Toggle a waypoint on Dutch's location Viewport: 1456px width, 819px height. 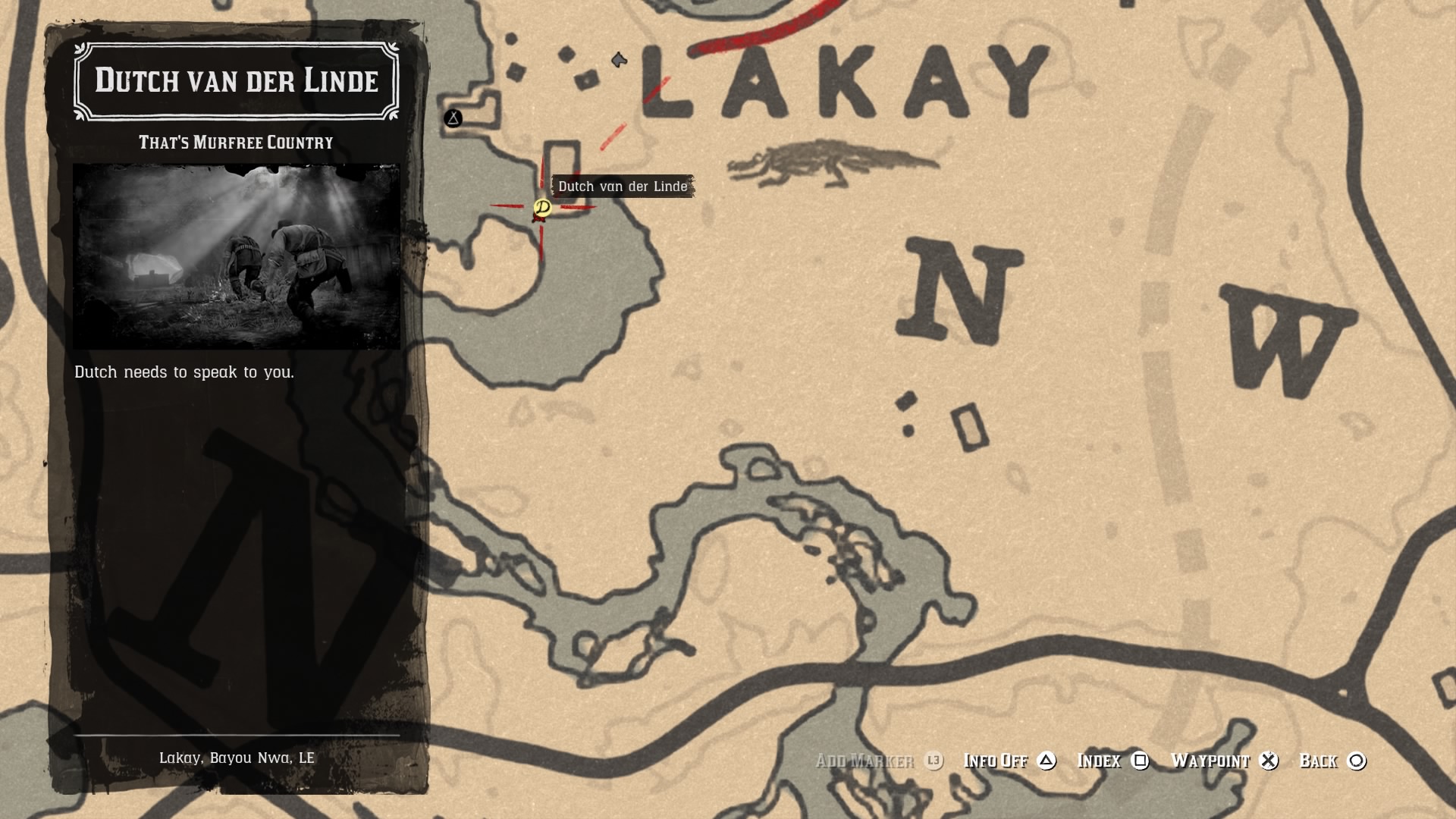(x=1210, y=761)
